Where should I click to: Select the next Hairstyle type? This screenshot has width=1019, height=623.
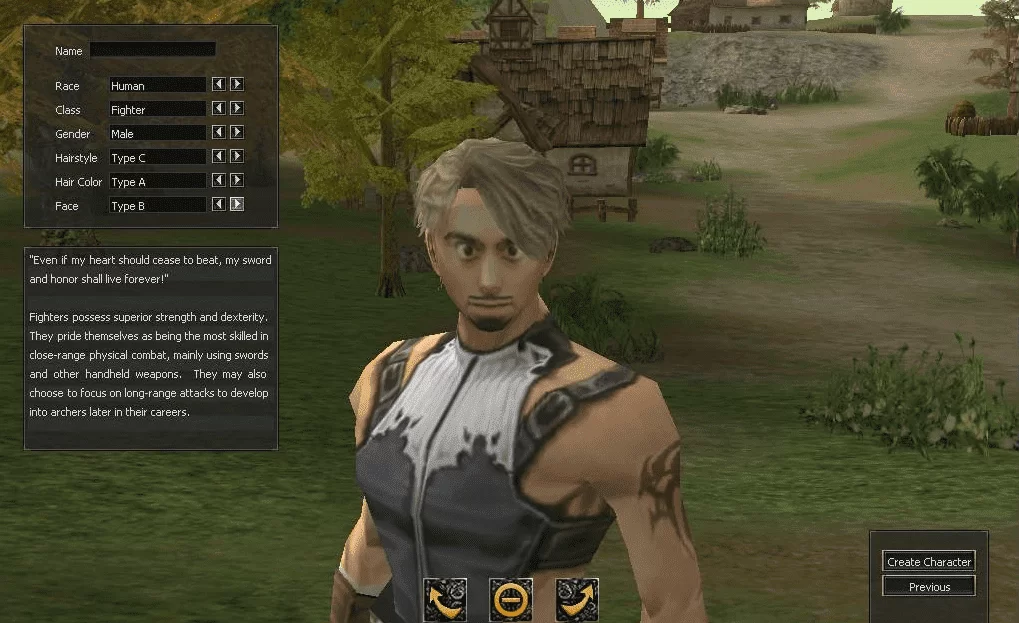237,157
